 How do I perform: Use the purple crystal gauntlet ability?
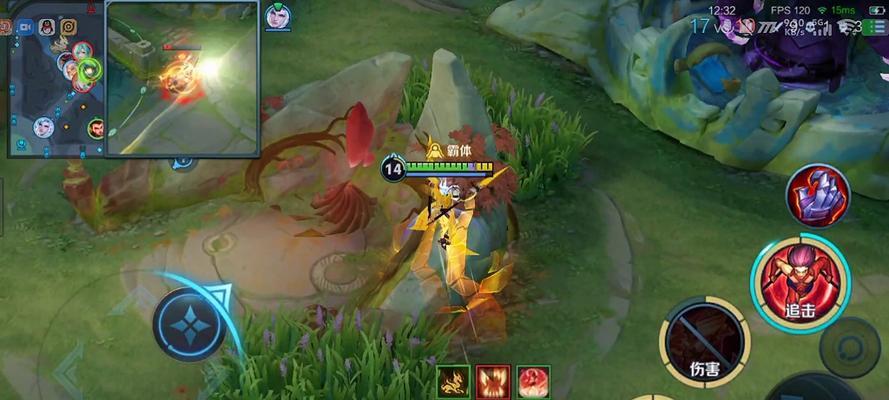coord(817,194)
